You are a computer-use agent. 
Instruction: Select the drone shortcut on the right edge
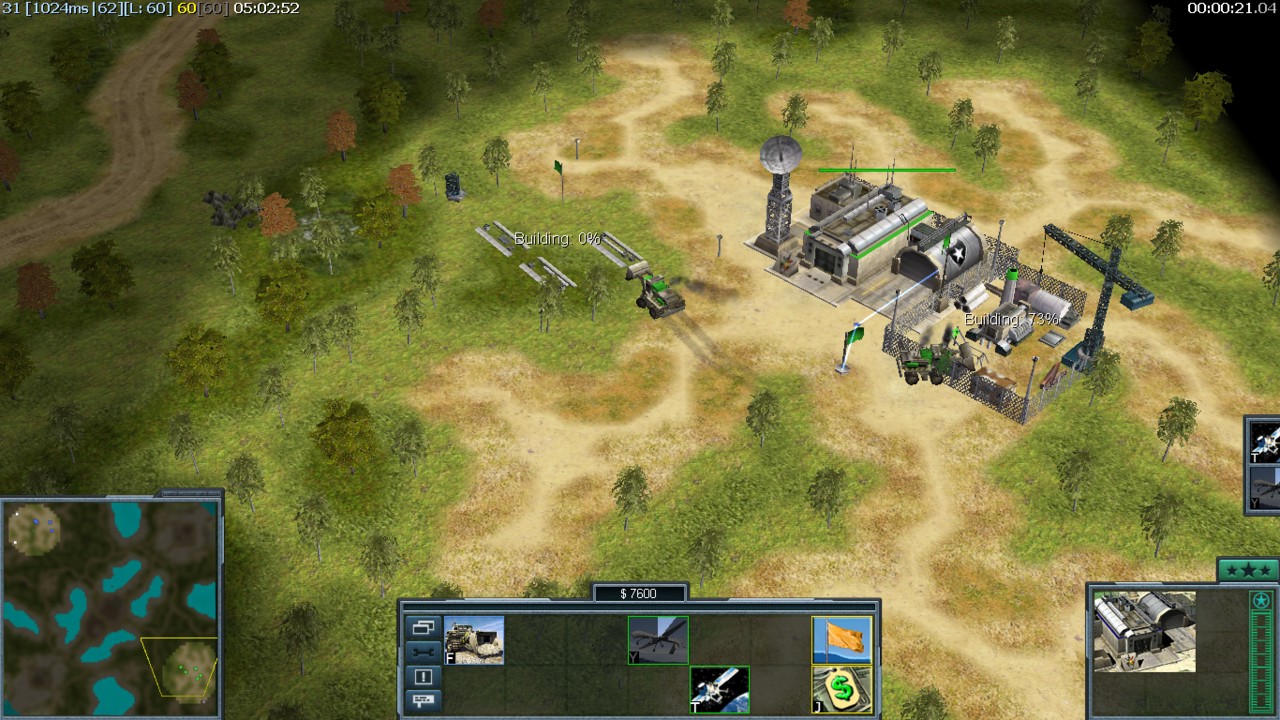point(1266,489)
